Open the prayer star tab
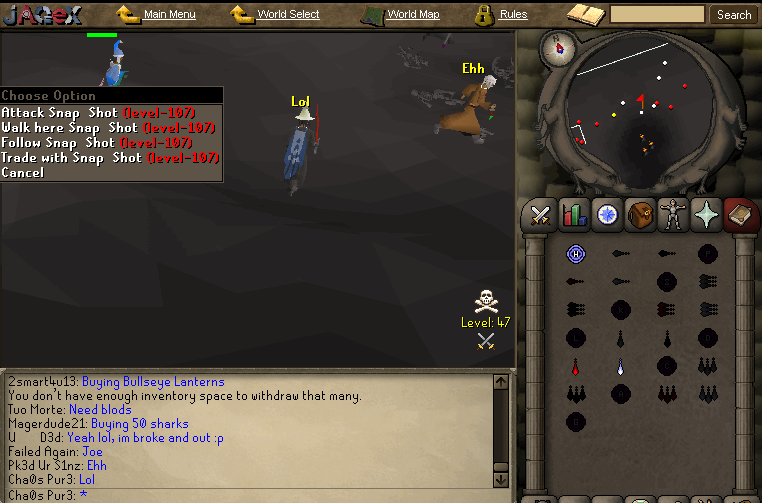Image resolution: width=762 pixels, height=503 pixels. pos(707,215)
